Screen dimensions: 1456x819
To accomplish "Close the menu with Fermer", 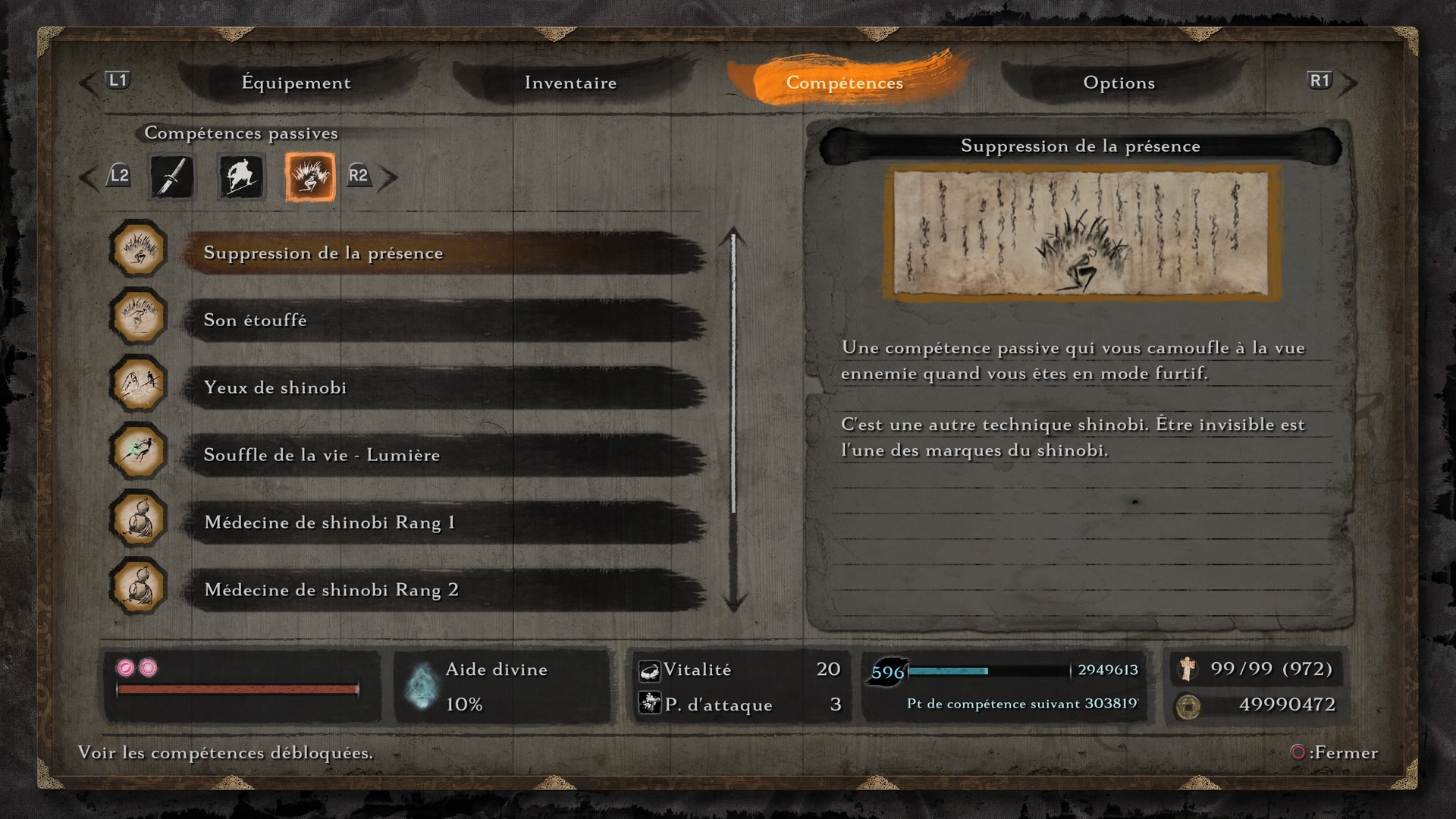I will click(x=1335, y=752).
